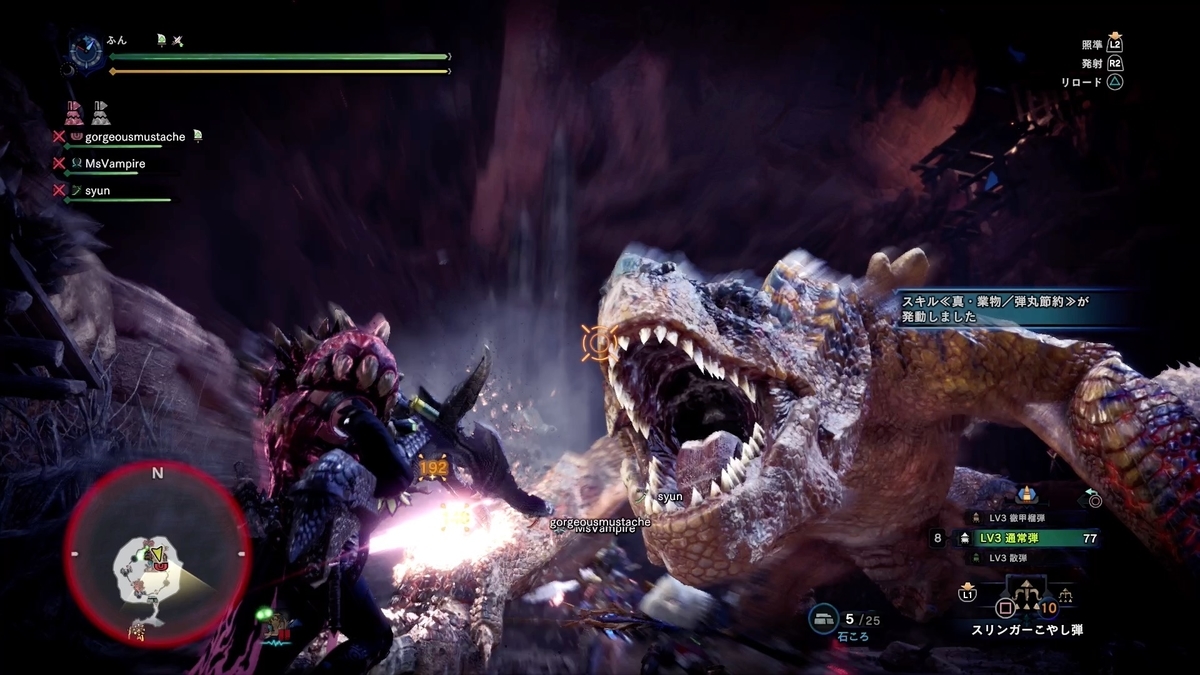Click the grey monster target icon
This screenshot has width=1200, height=675.
tap(100, 112)
